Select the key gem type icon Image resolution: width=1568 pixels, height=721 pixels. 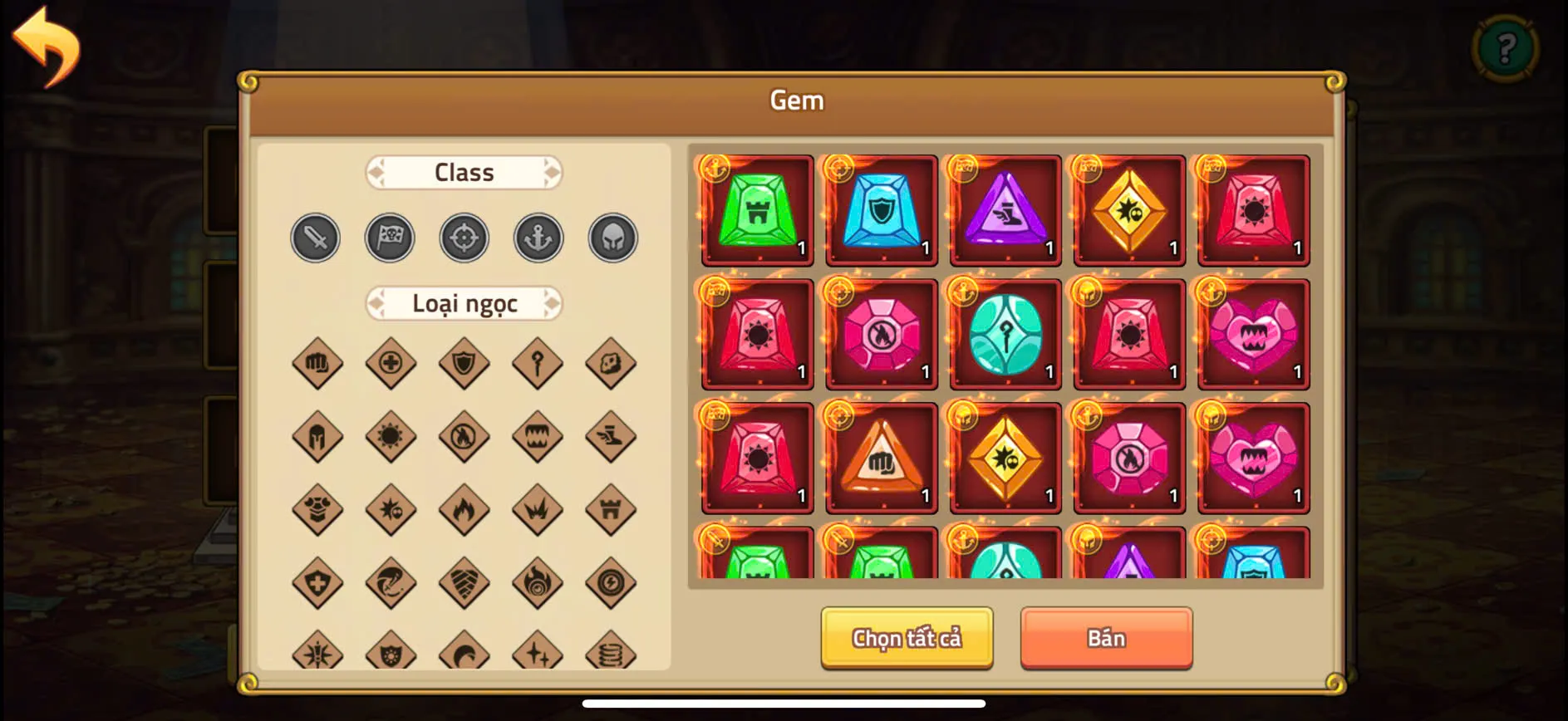point(538,364)
